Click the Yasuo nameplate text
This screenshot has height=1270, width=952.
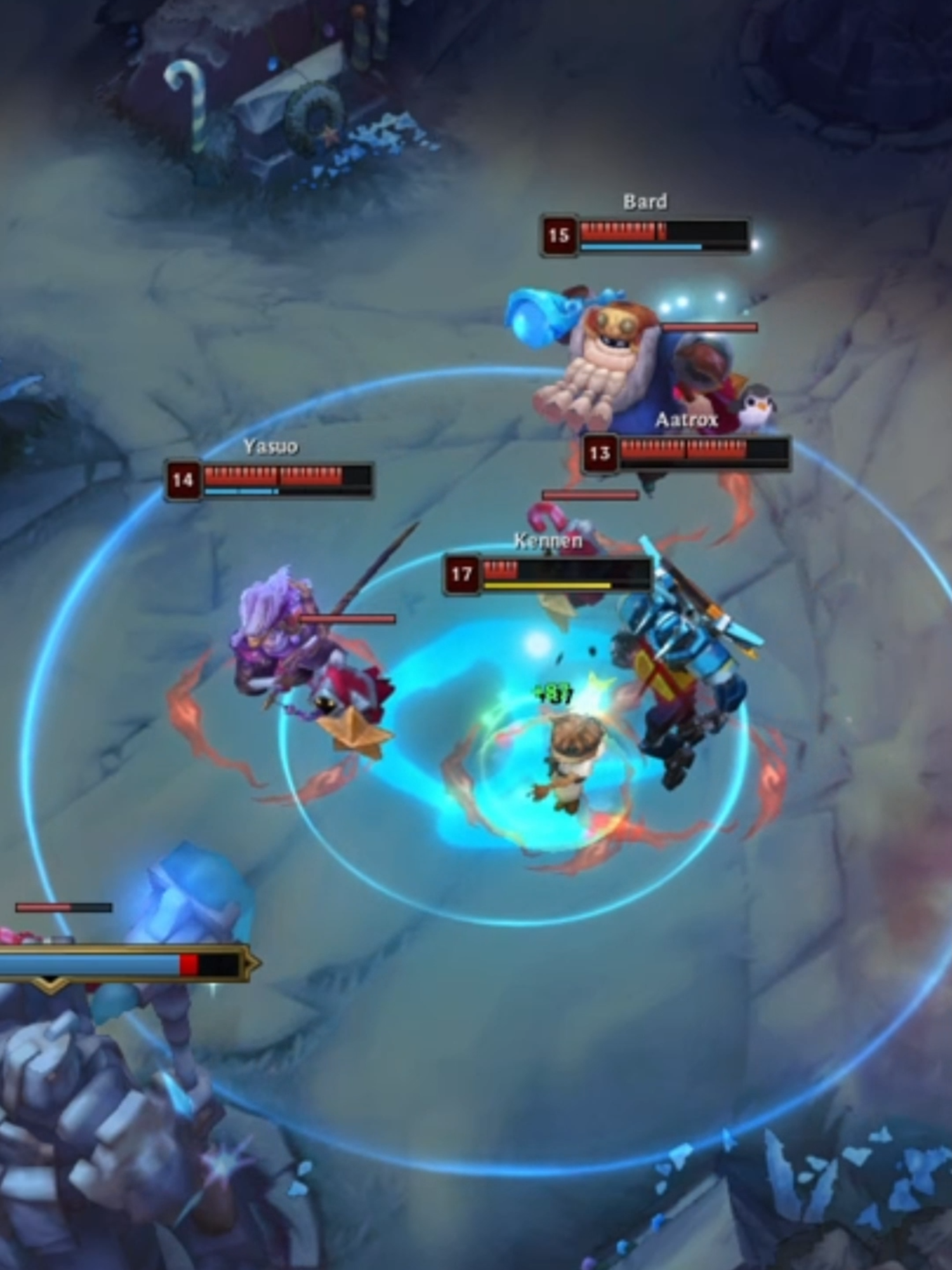pyautogui.click(x=270, y=444)
